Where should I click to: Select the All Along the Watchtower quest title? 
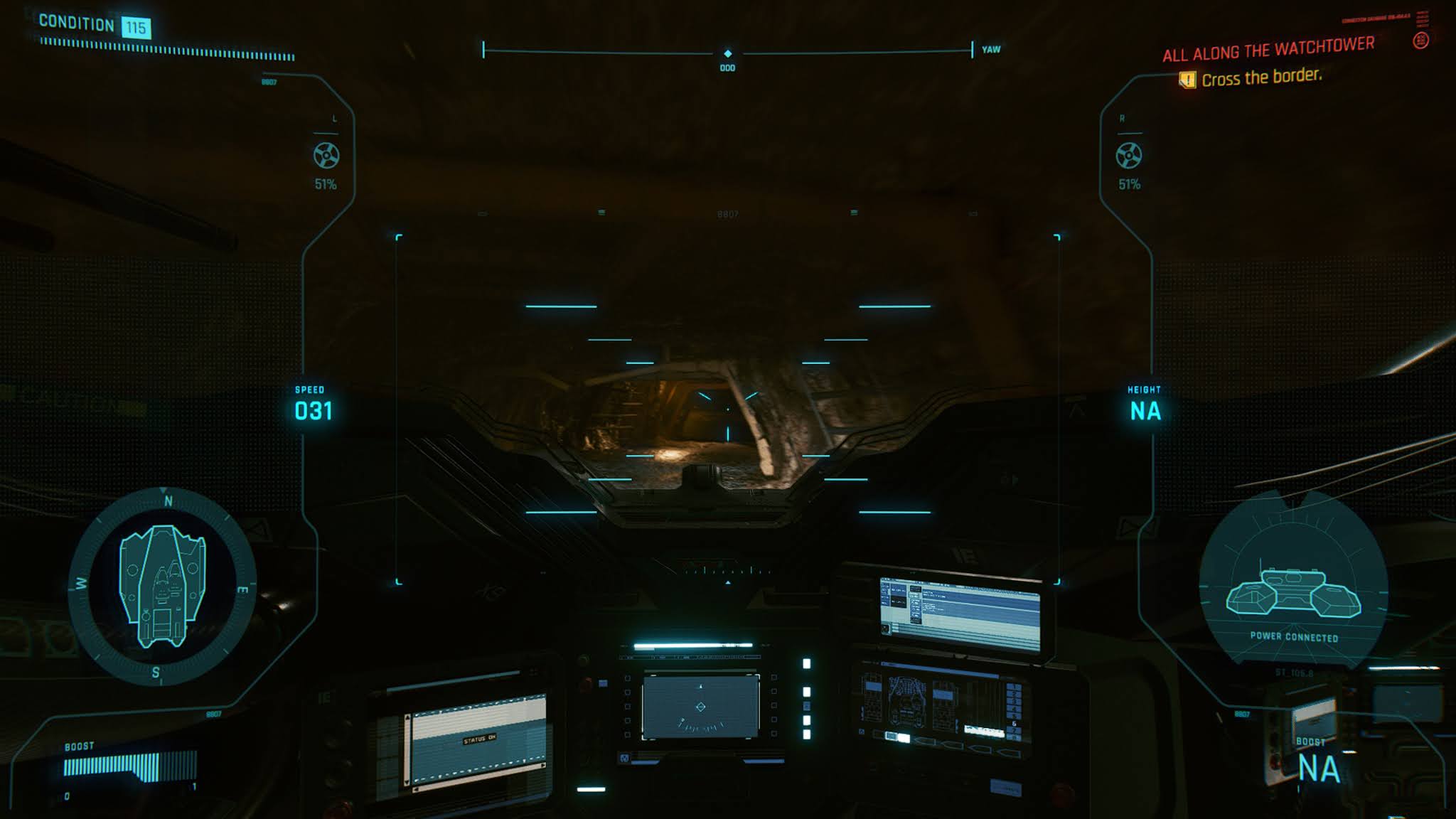pos(1268,49)
